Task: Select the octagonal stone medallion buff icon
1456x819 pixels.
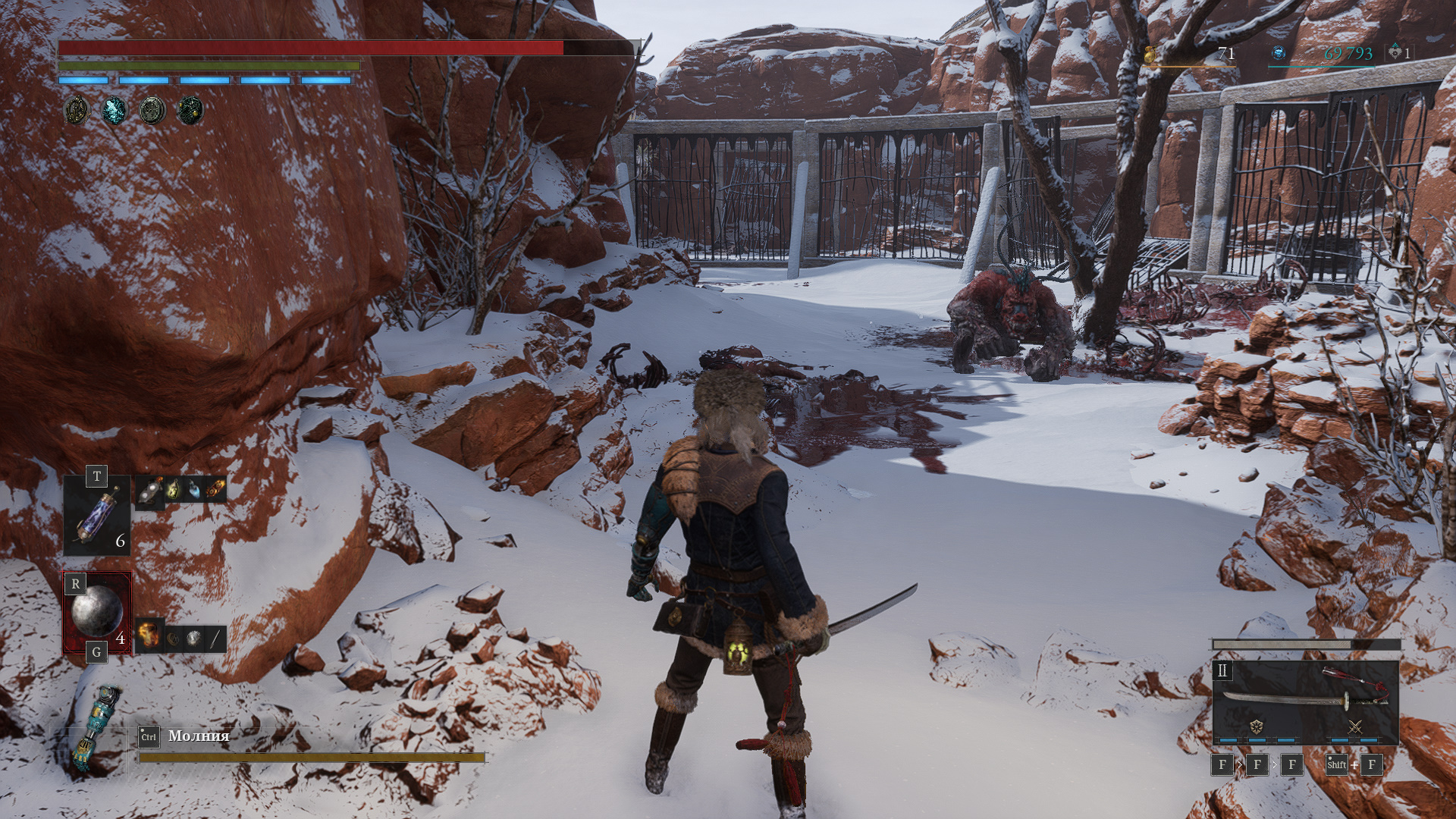Action: coord(152,111)
